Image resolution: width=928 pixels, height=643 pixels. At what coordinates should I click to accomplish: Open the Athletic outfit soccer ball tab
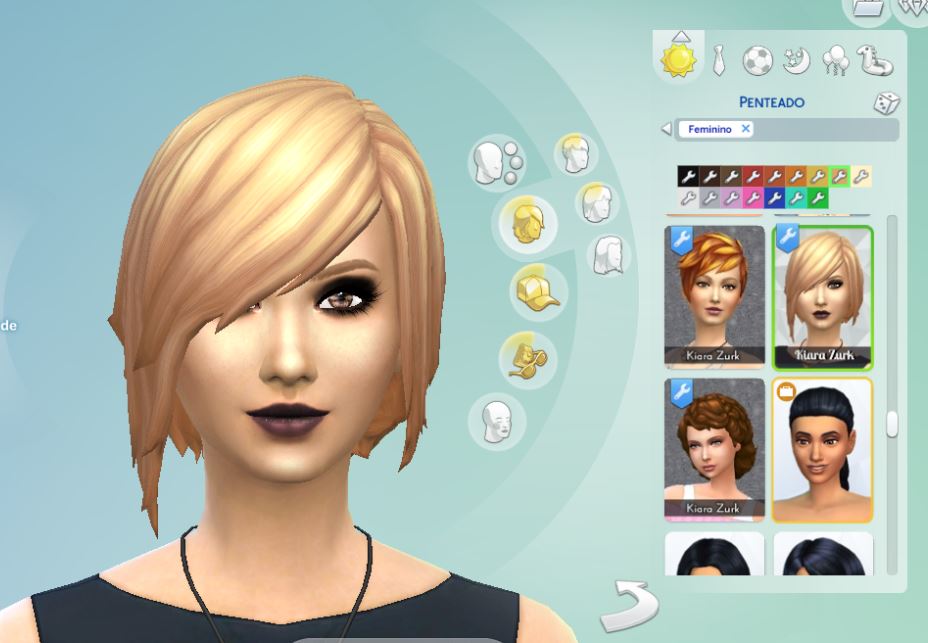click(757, 61)
